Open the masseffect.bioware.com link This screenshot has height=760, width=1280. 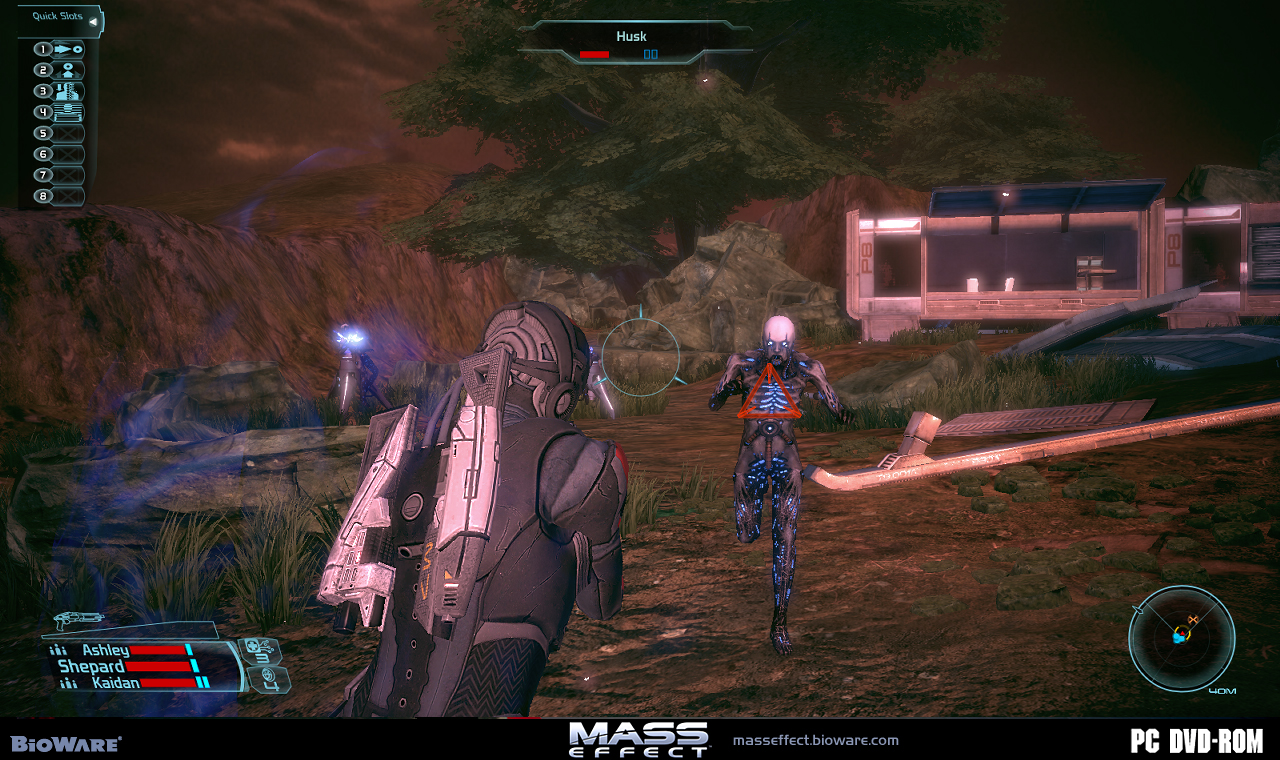(815, 741)
